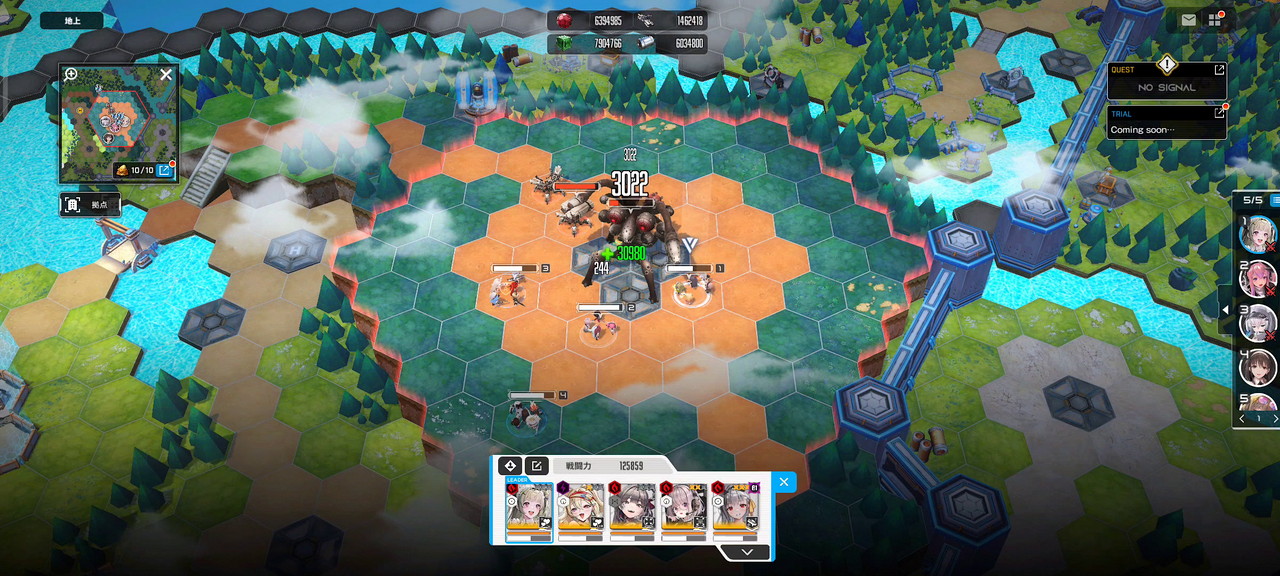The height and width of the screenshot is (576, 1280).
Task: Open the squad edit pencil button
Action: point(537,466)
